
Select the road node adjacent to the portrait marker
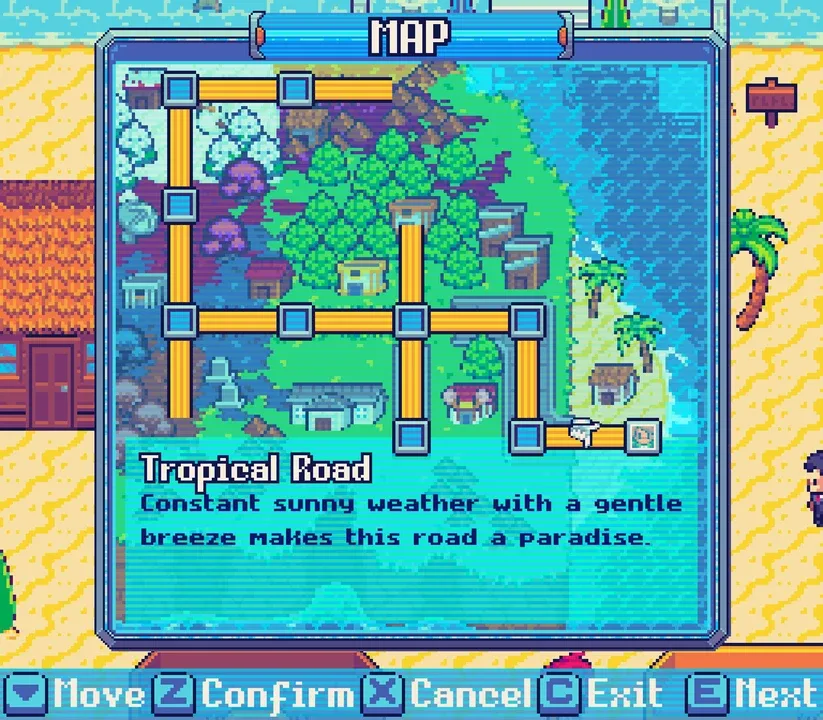526,436
